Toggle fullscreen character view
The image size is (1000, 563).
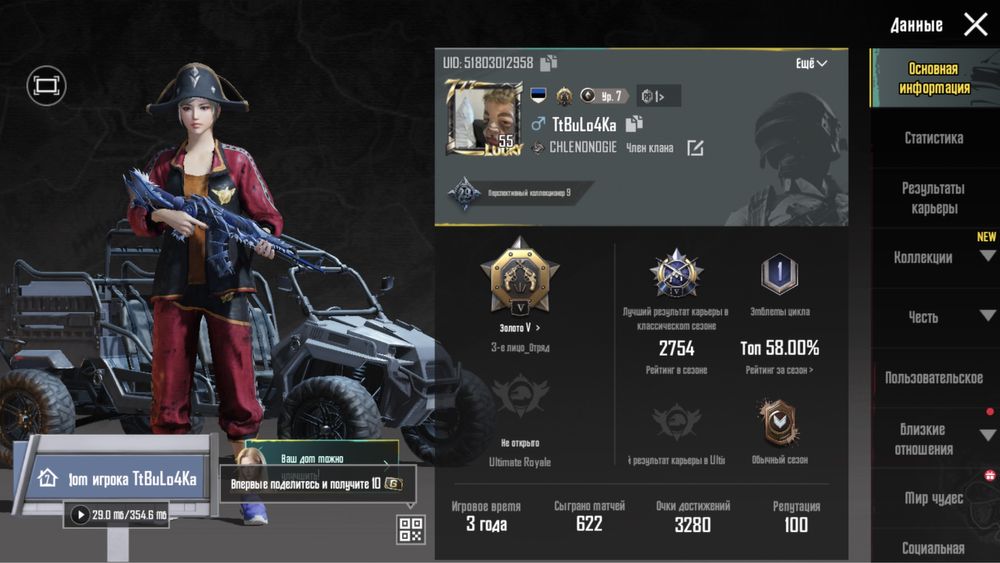click(46, 86)
